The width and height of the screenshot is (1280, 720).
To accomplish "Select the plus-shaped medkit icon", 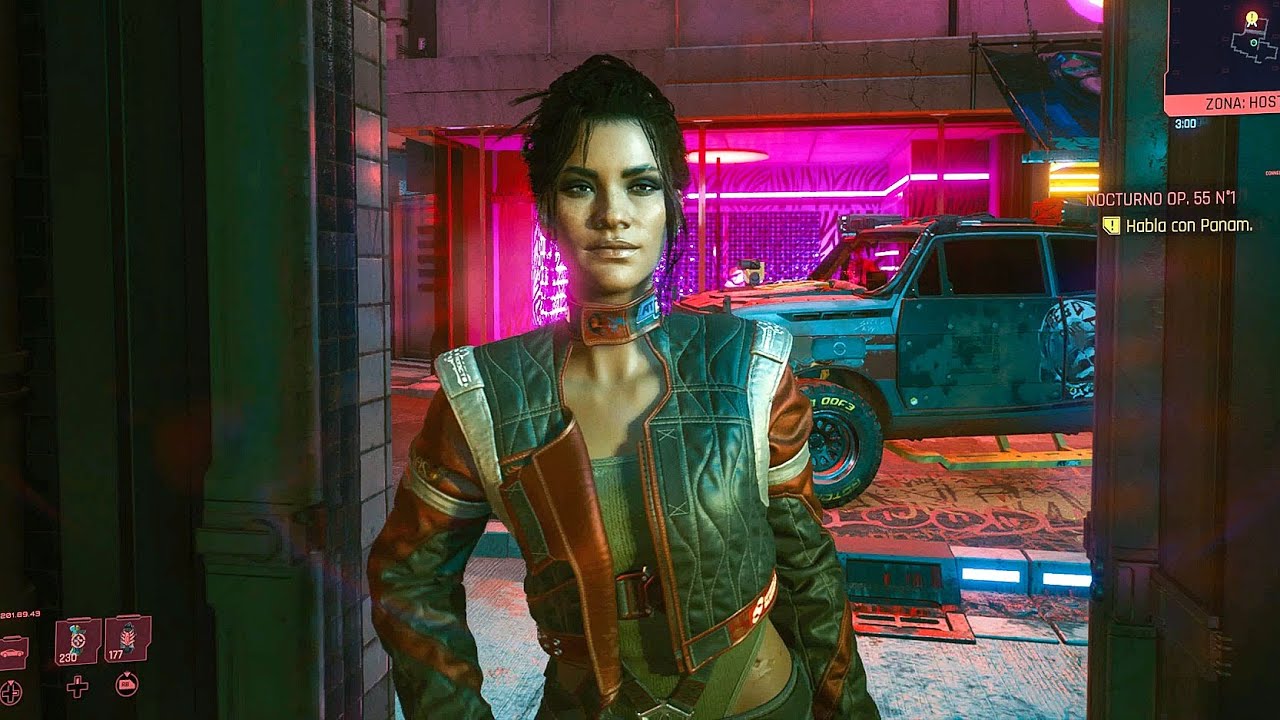I will (78, 689).
